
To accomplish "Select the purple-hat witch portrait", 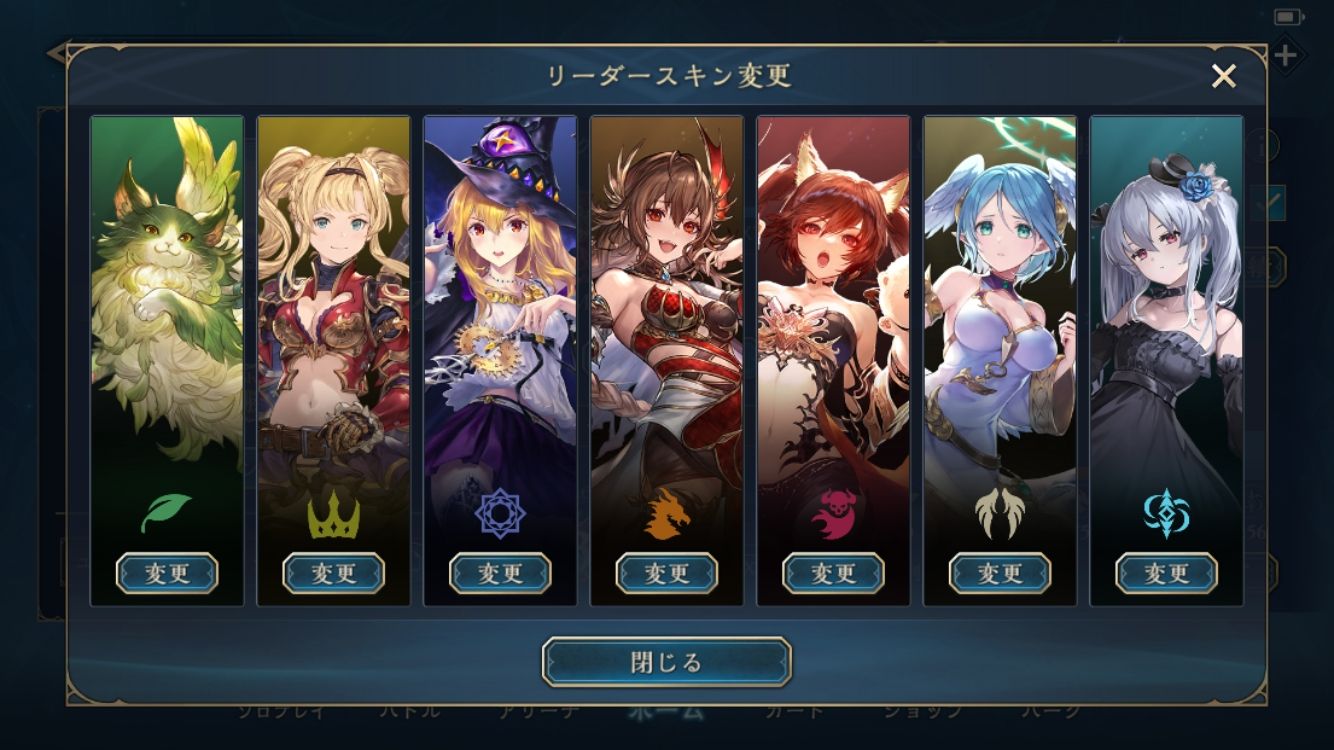I will click(500, 300).
